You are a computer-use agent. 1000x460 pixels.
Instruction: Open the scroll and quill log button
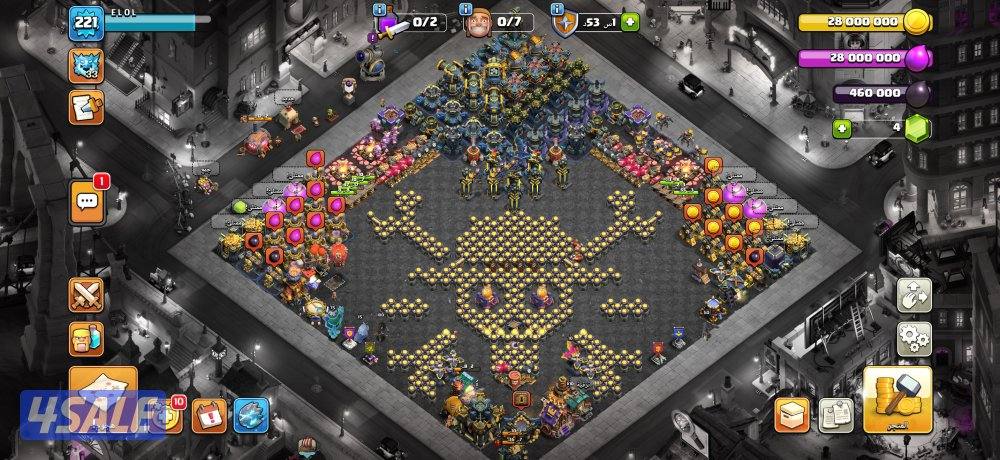[86, 107]
